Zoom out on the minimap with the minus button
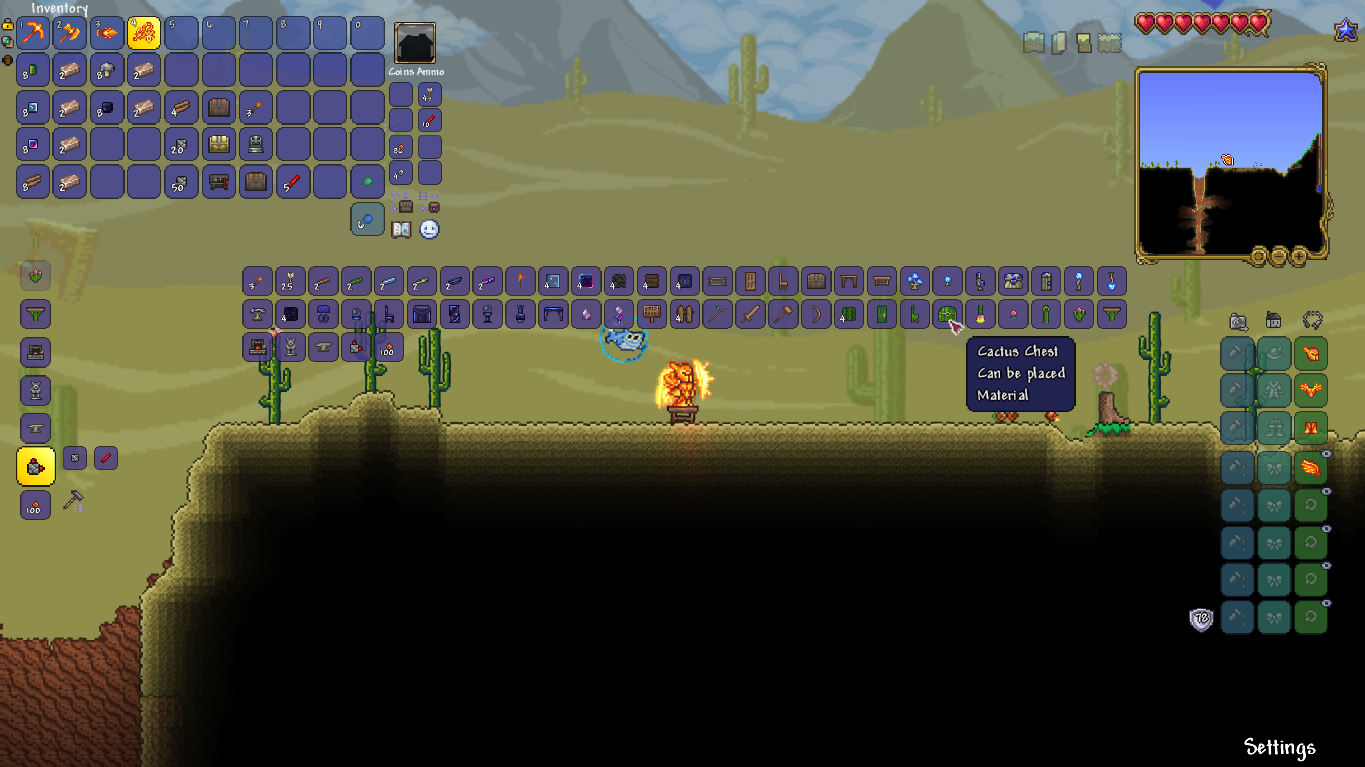The width and height of the screenshot is (1365, 767). tap(1279, 256)
